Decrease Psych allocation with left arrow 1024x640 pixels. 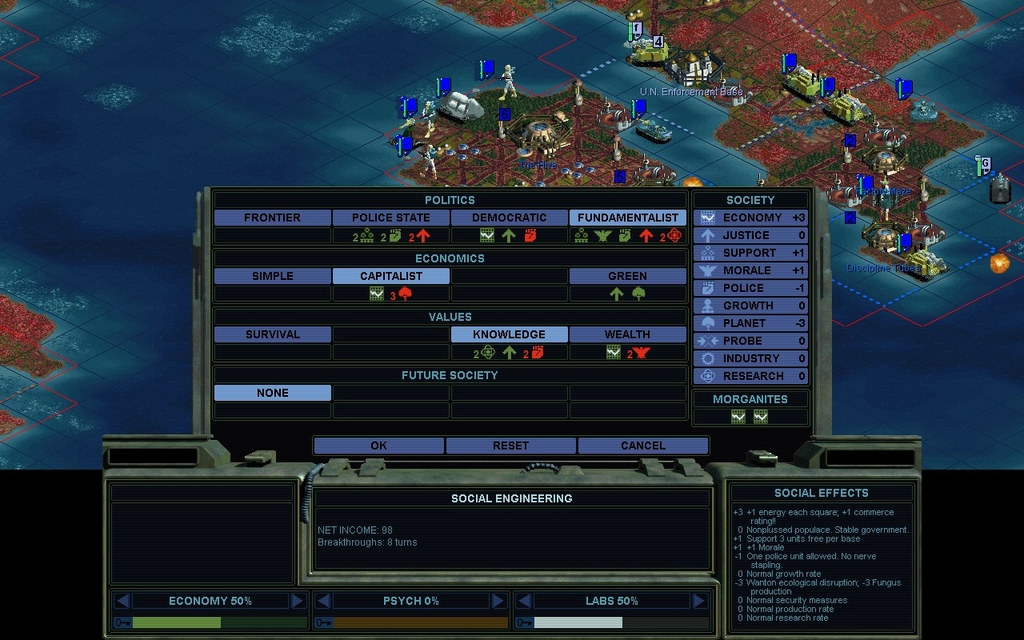324,601
